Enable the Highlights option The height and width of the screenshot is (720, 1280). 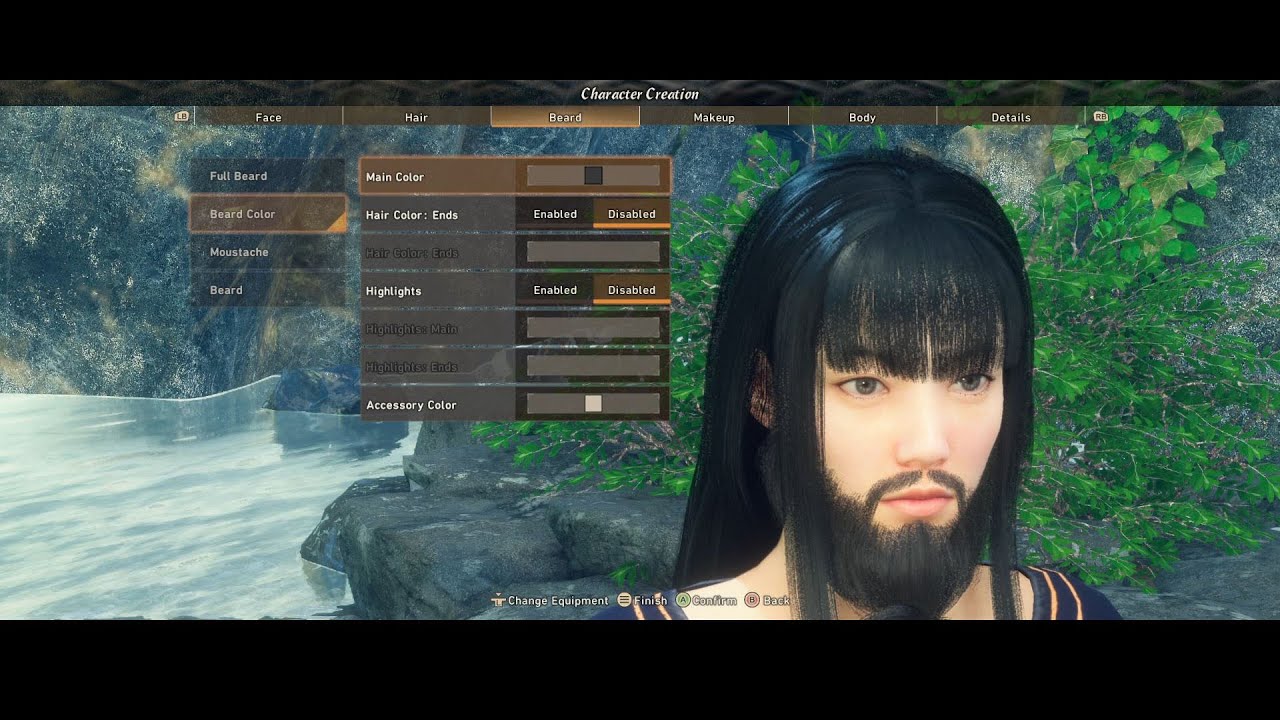point(555,290)
